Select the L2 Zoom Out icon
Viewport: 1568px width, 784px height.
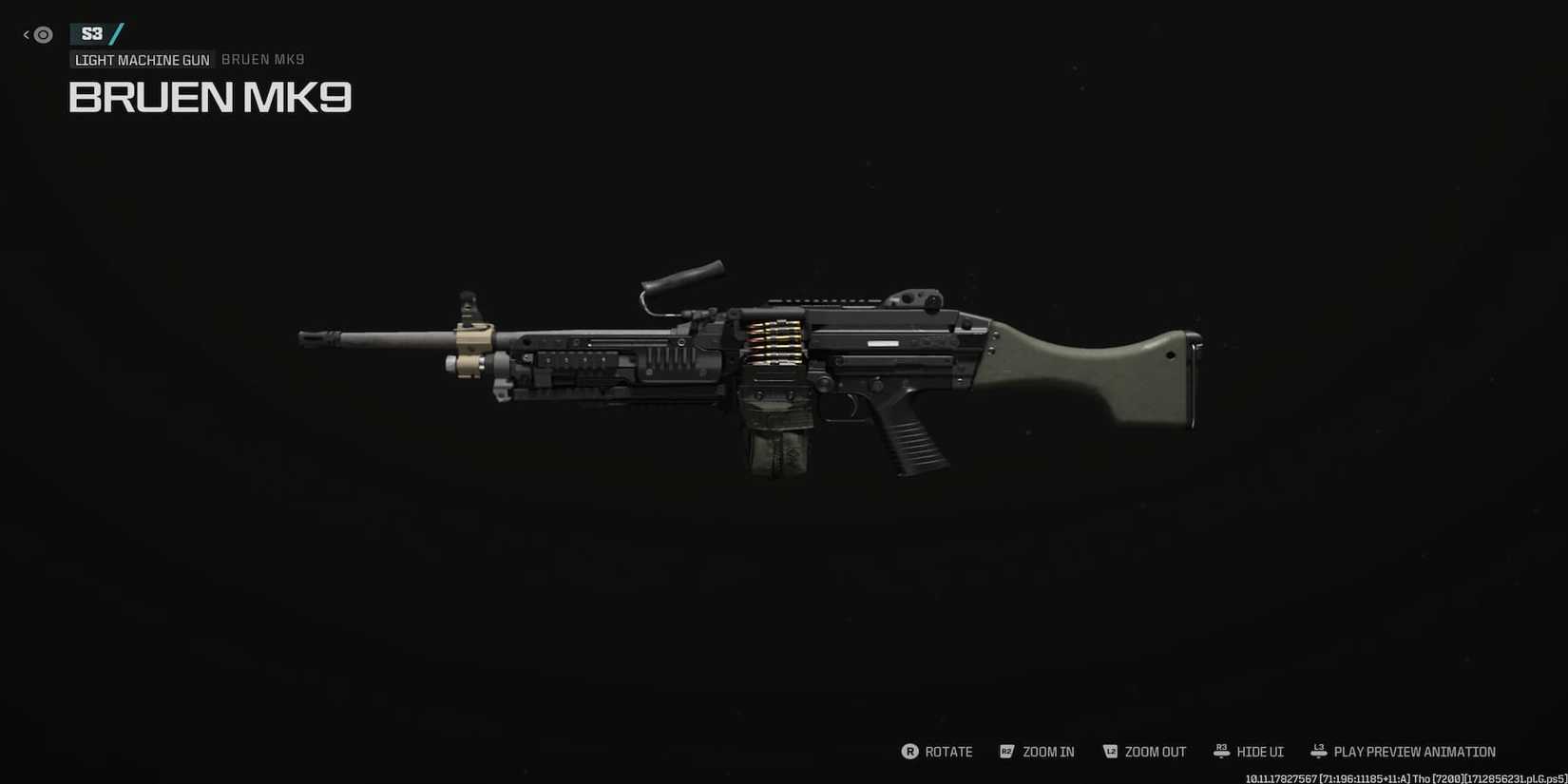point(1110,751)
